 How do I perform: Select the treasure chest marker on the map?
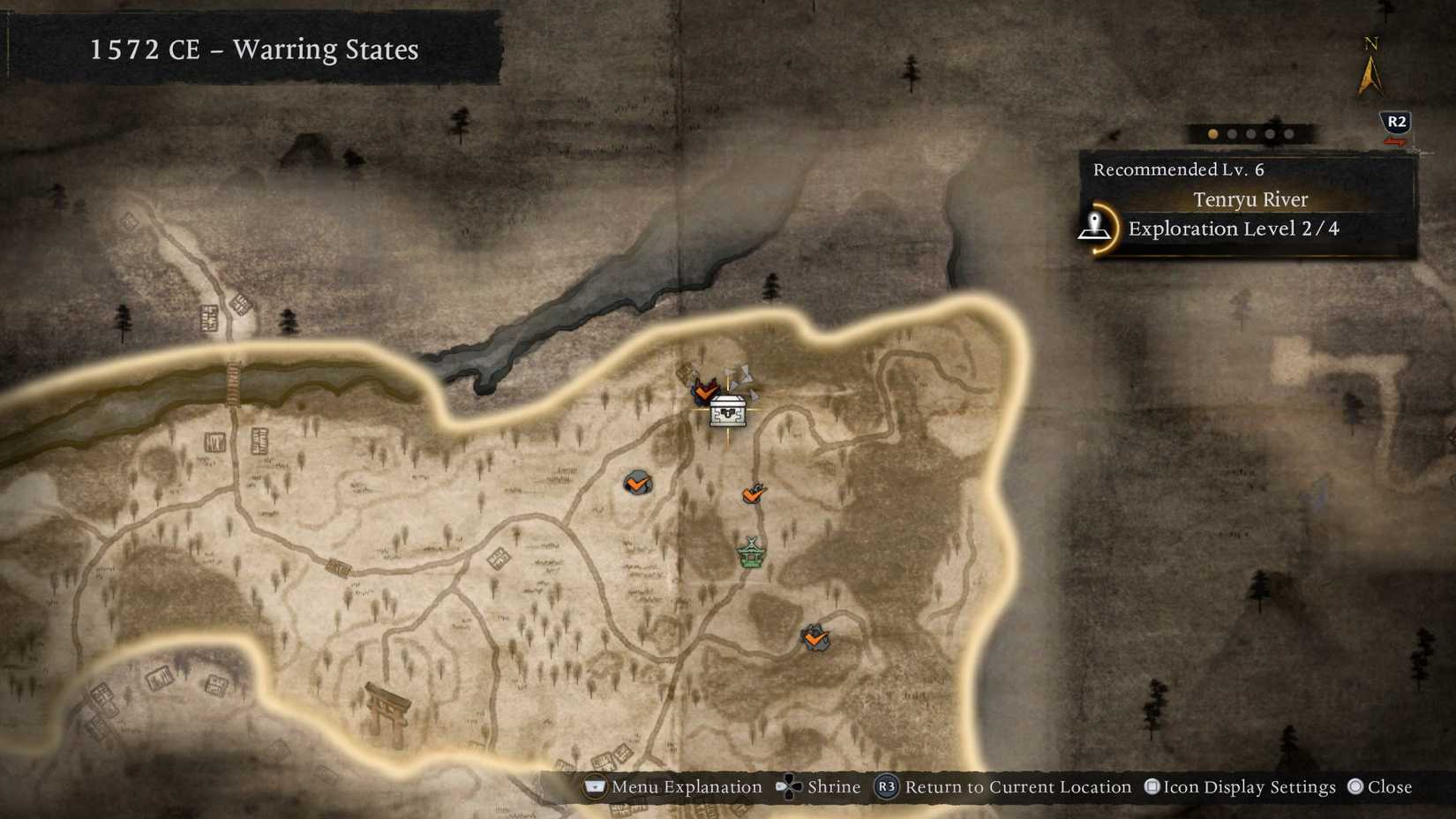[x=726, y=410]
